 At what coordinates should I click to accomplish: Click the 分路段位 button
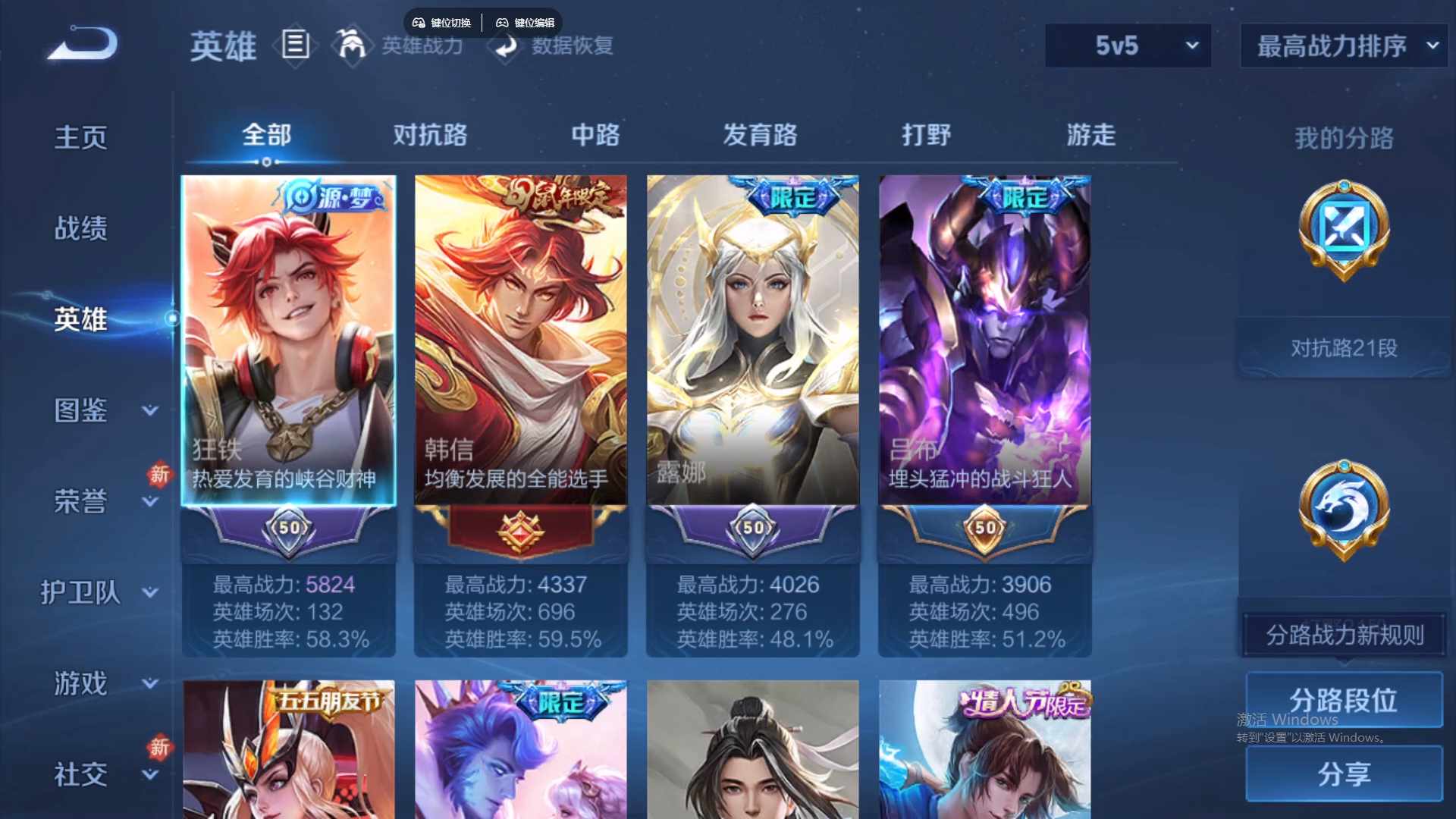point(1344,699)
